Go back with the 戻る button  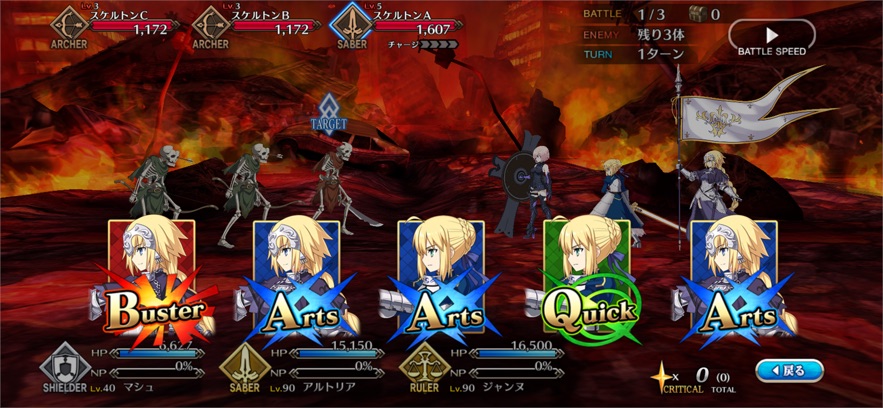[x=789, y=371]
